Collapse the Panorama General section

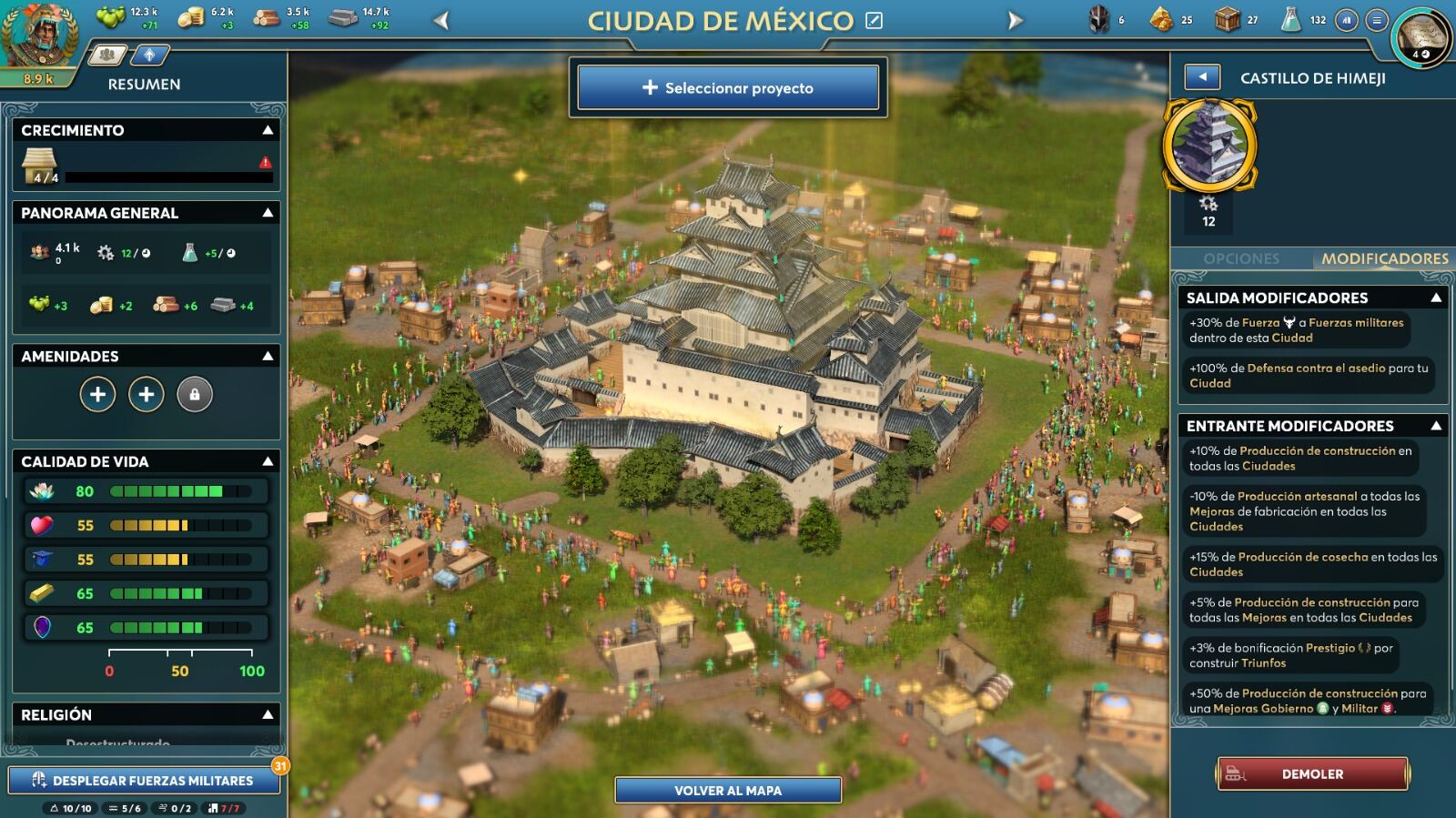(268, 213)
